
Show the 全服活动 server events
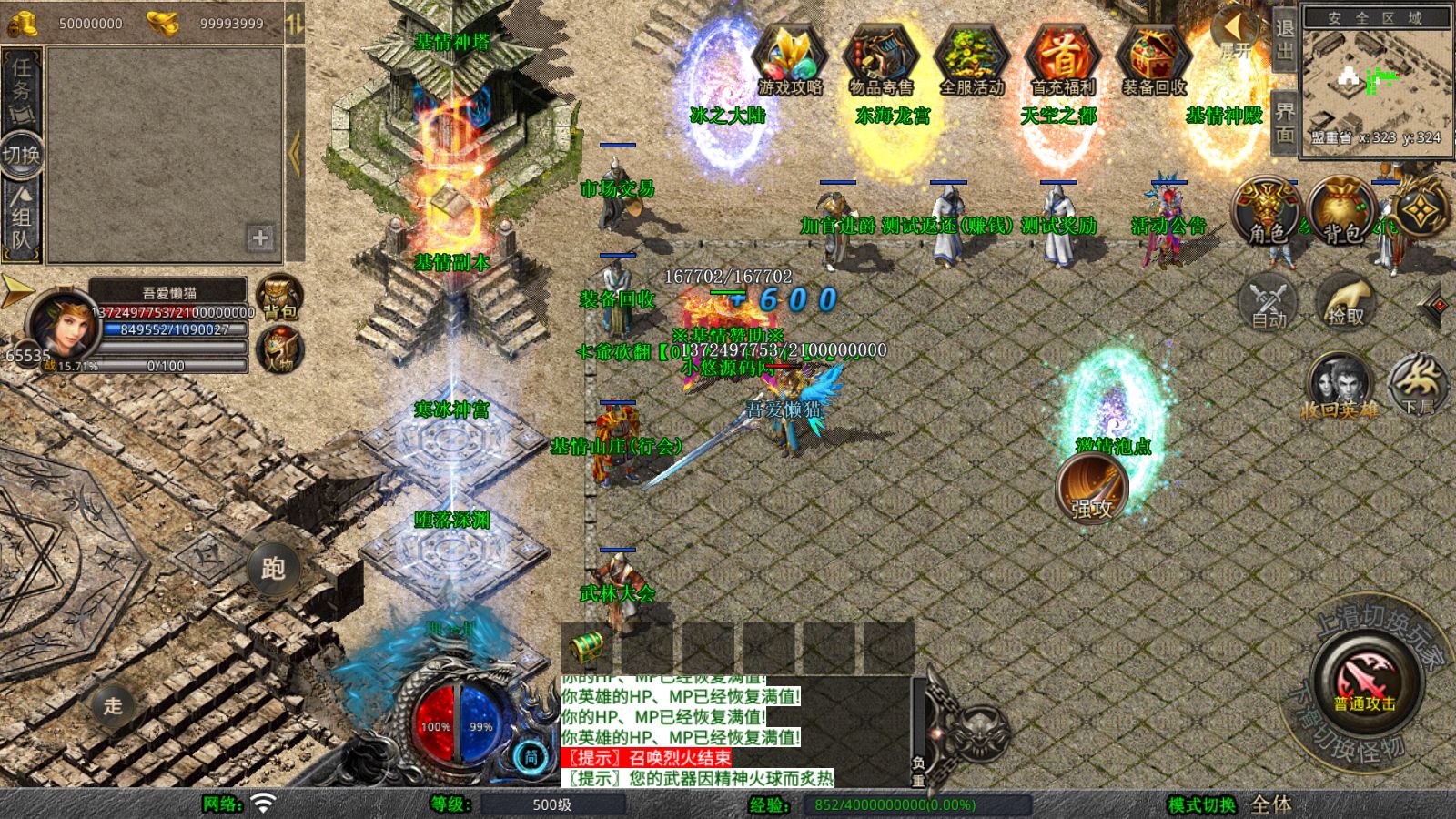click(971, 60)
